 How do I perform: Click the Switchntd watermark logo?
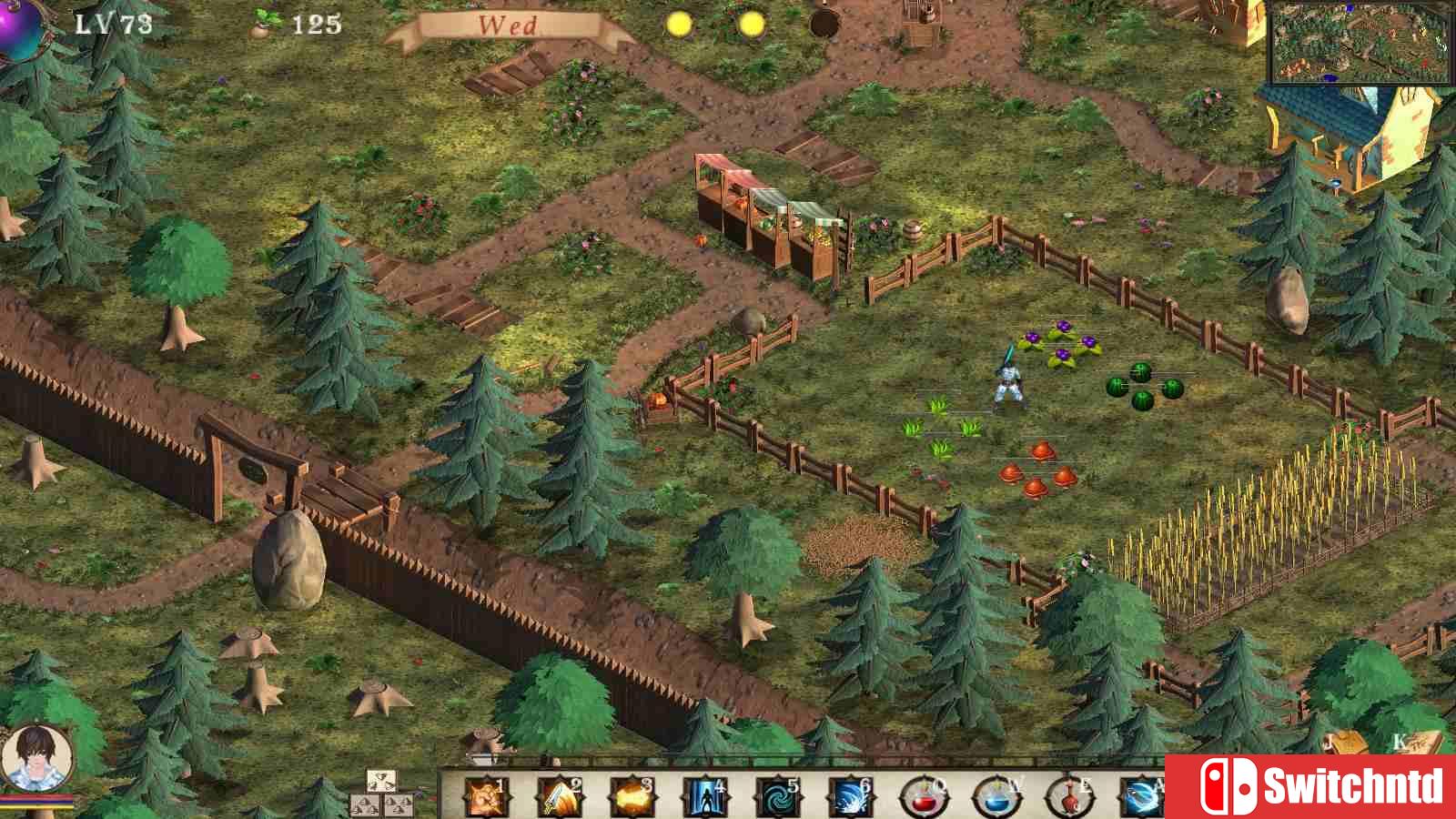1310,786
